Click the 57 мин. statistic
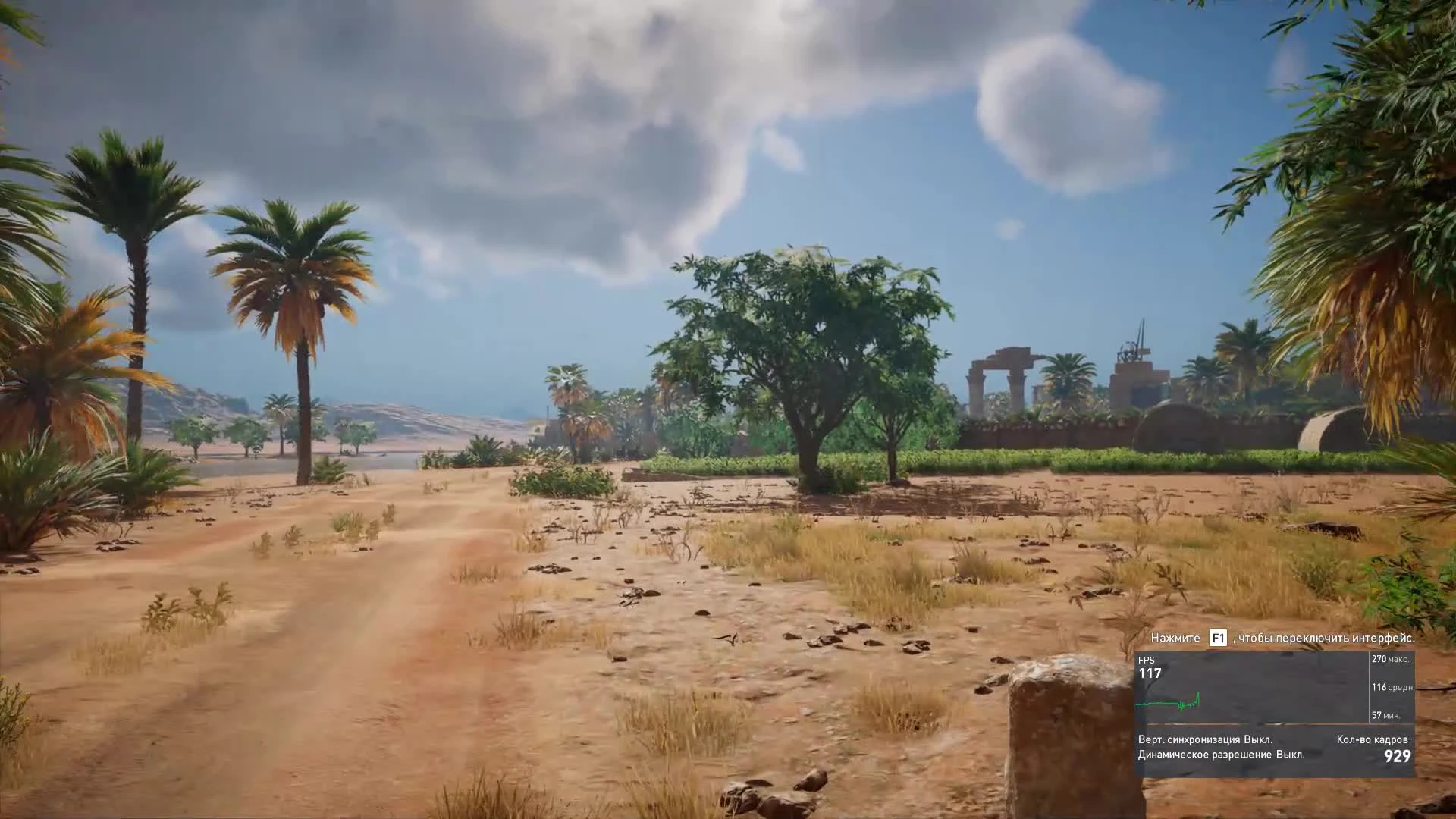This screenshot has width=1456, height=819. pyautogui.click(x=1385, y=716)
